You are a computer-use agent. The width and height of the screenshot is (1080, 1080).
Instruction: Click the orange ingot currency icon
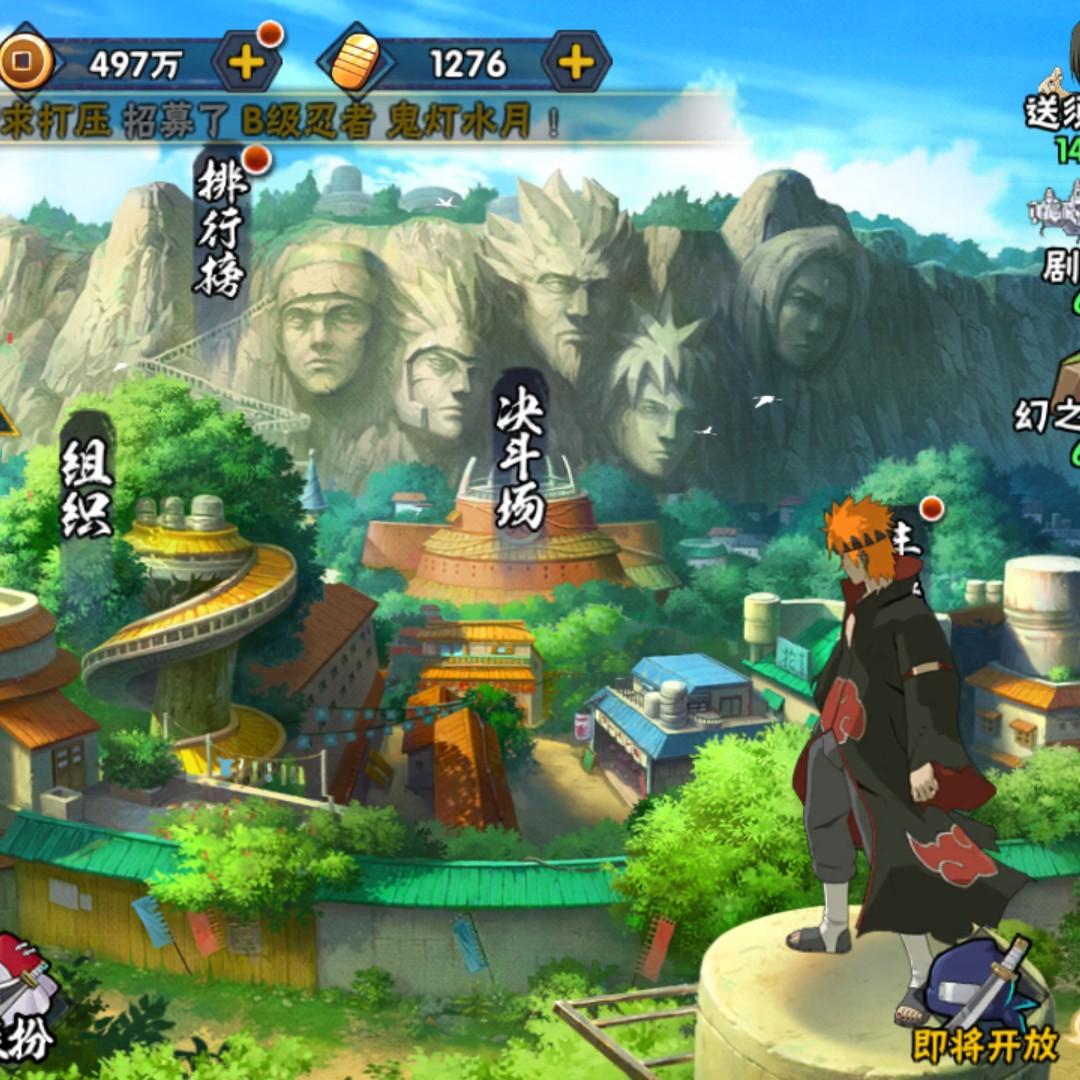355,64
